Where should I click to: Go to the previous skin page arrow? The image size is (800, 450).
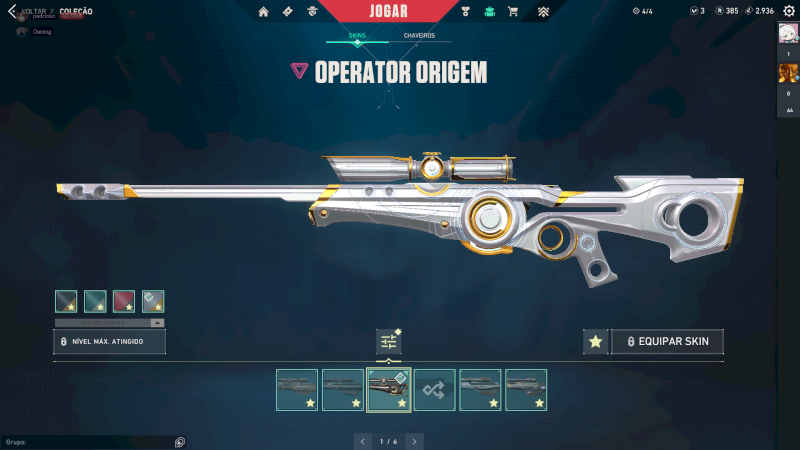[362, 441]
